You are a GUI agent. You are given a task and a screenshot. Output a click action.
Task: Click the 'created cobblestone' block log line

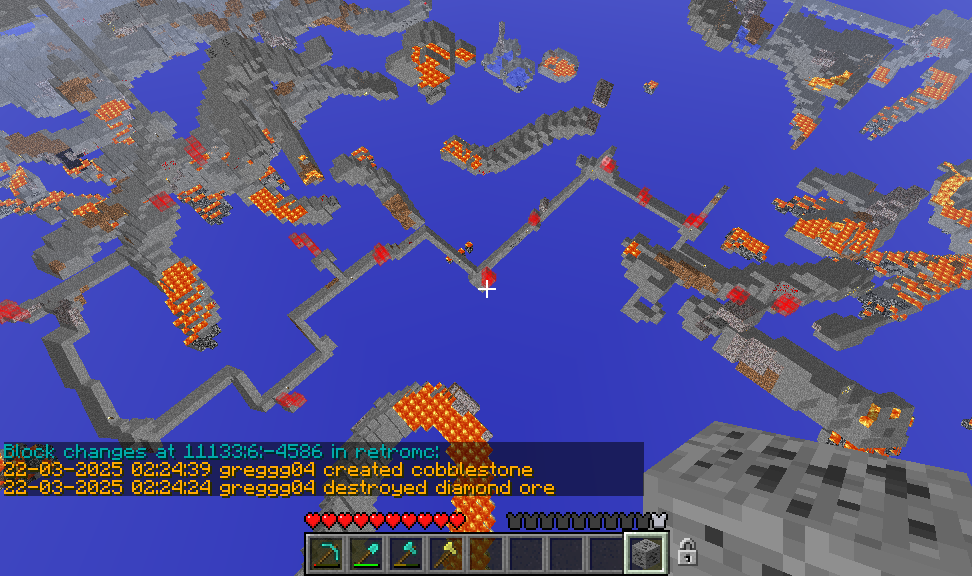(x=268, y=469)
